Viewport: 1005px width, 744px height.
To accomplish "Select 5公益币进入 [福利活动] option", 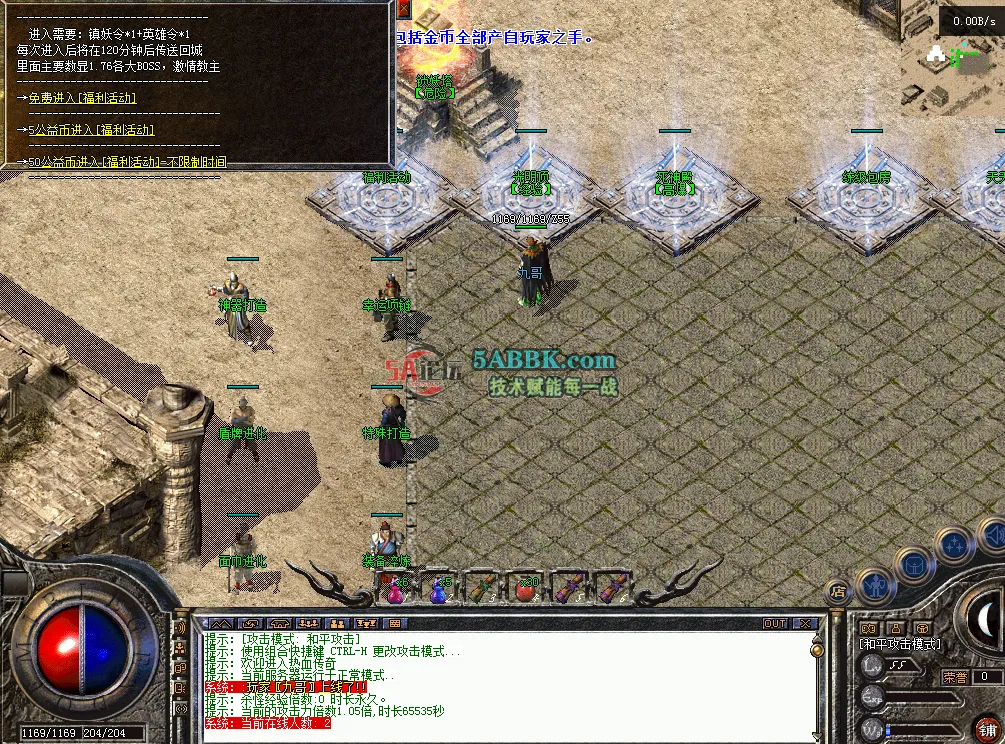I will (91, 130).
